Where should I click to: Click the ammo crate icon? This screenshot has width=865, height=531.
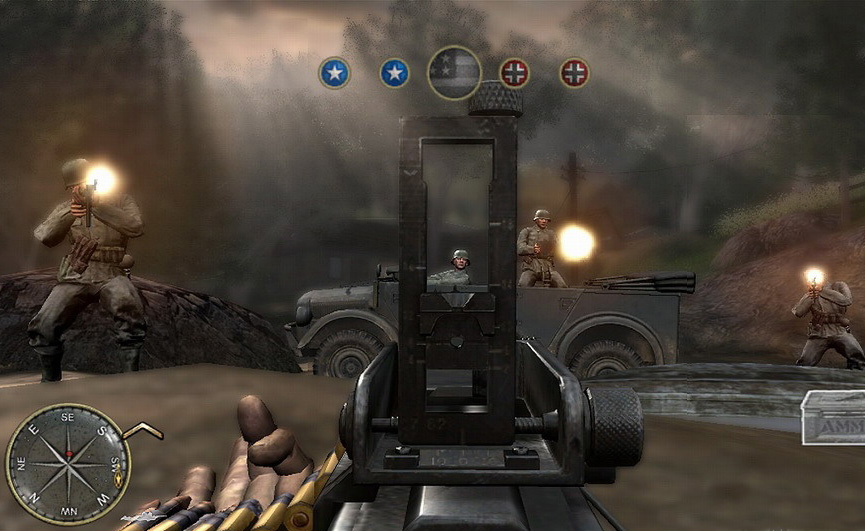(832, 417)
